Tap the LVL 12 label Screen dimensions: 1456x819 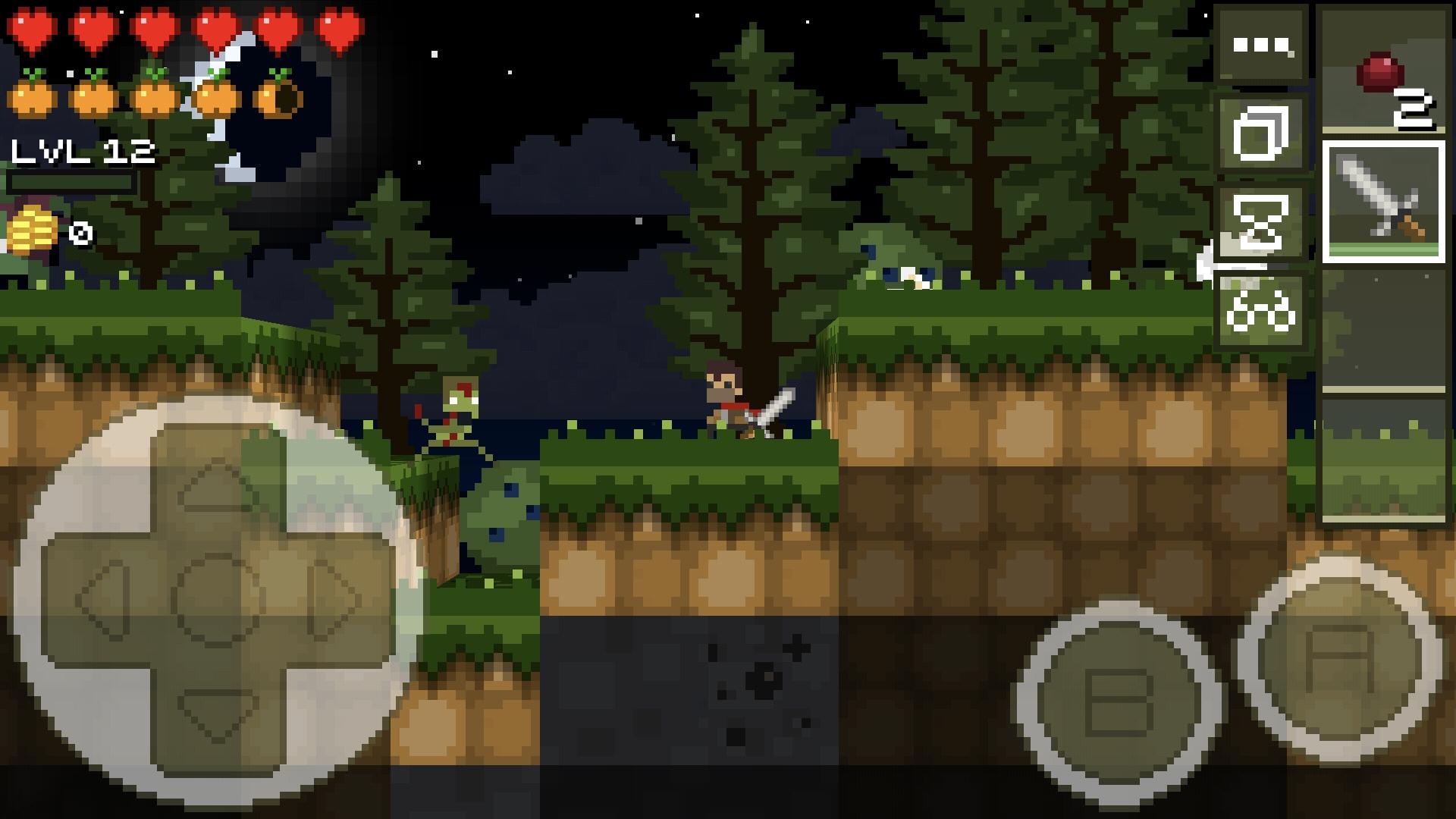pyautogui.click(x=83, y=152)
